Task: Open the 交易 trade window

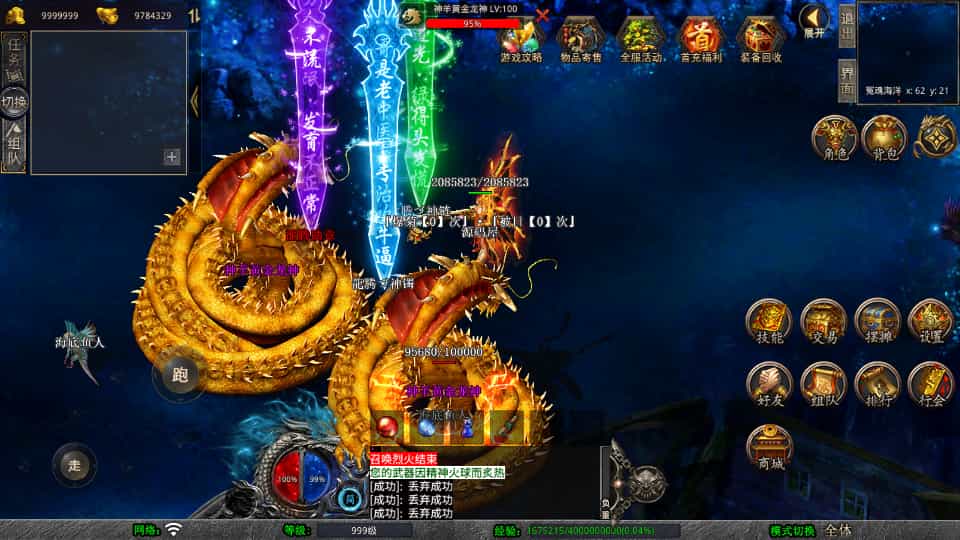Action: pos(822,322)
